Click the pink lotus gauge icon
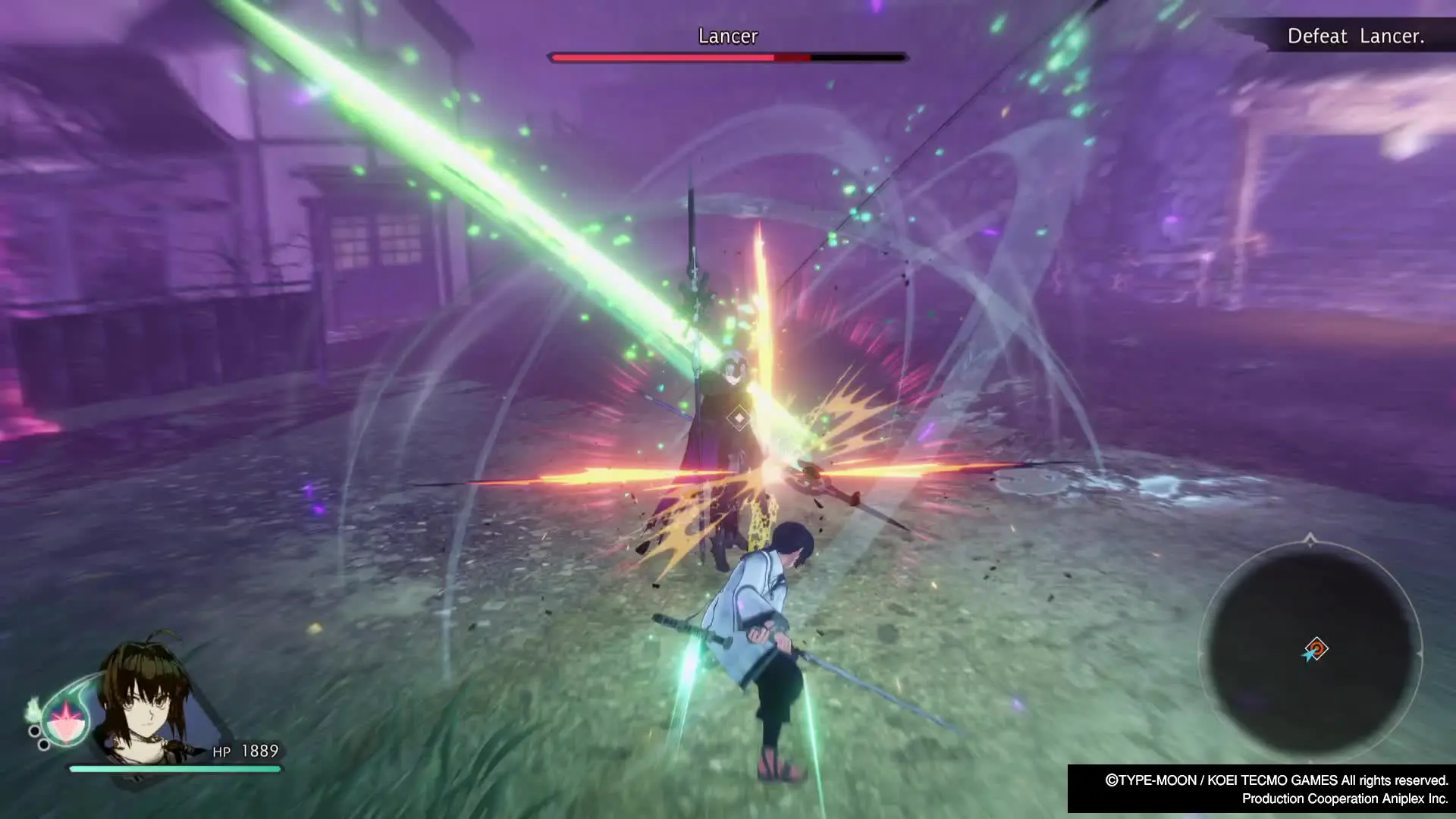Viewport: 1456px width, 819px height. tap(67, 719)
